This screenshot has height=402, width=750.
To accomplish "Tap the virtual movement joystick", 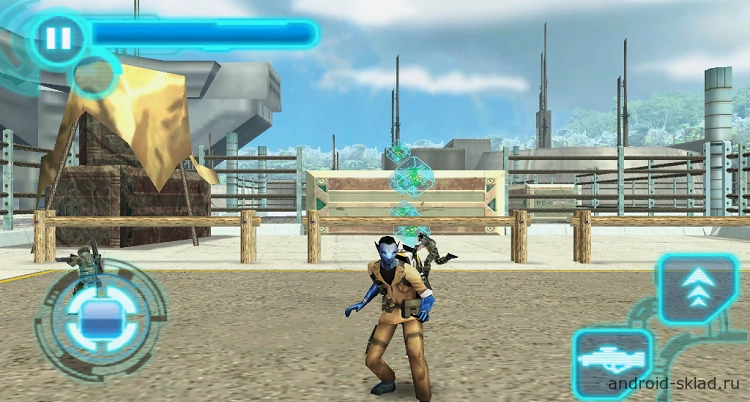I will (99, 319).
